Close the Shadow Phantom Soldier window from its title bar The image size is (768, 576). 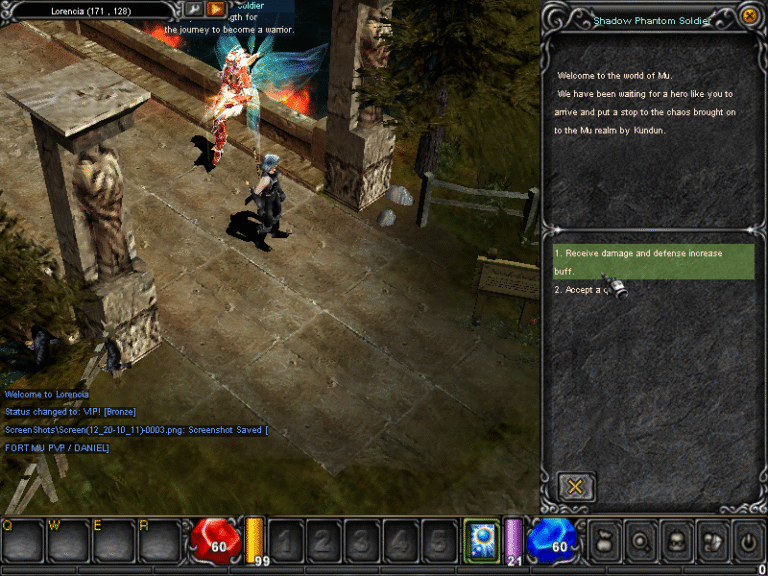pos(749,16)
